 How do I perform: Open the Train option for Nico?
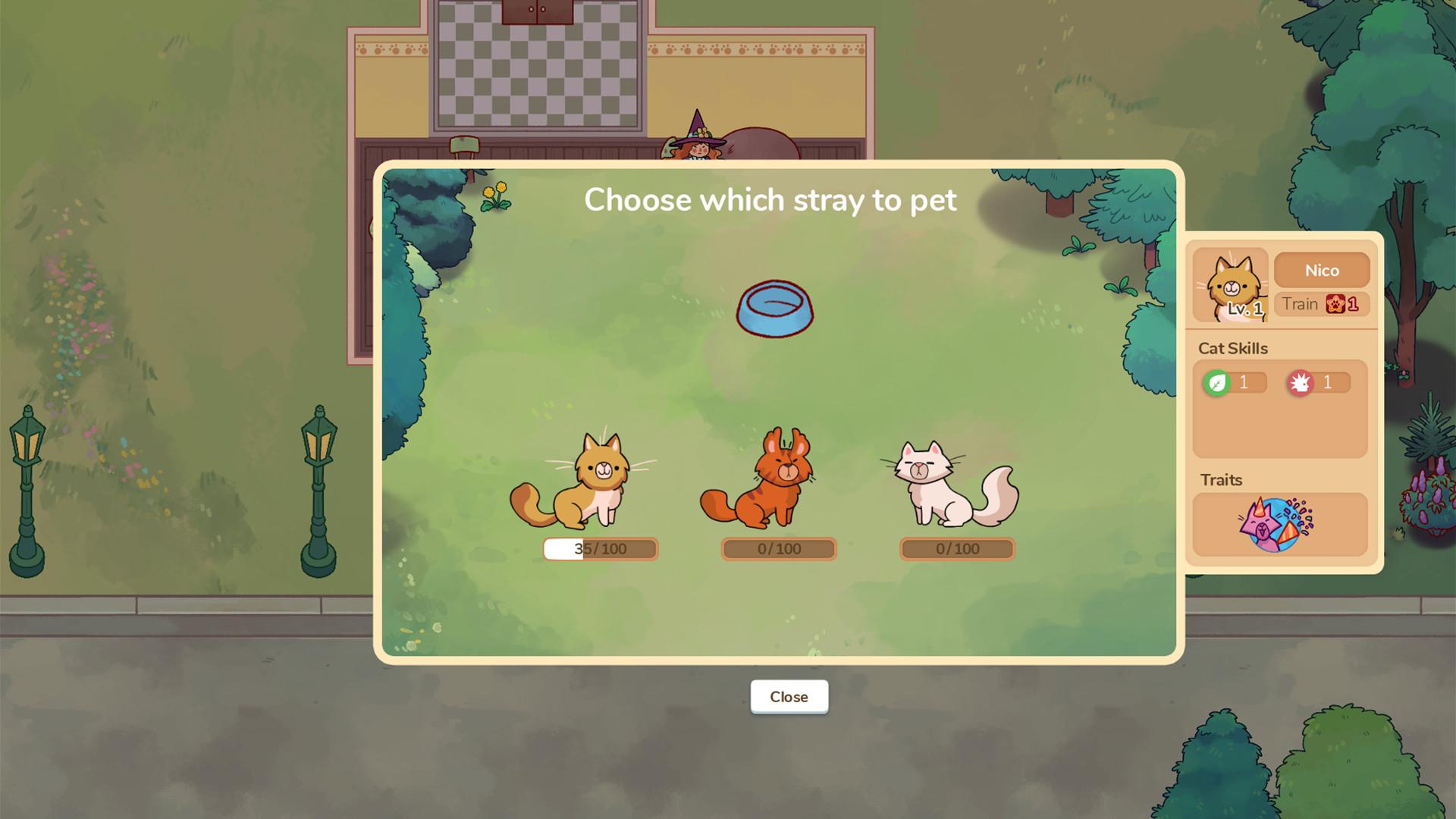(1301, 304)
